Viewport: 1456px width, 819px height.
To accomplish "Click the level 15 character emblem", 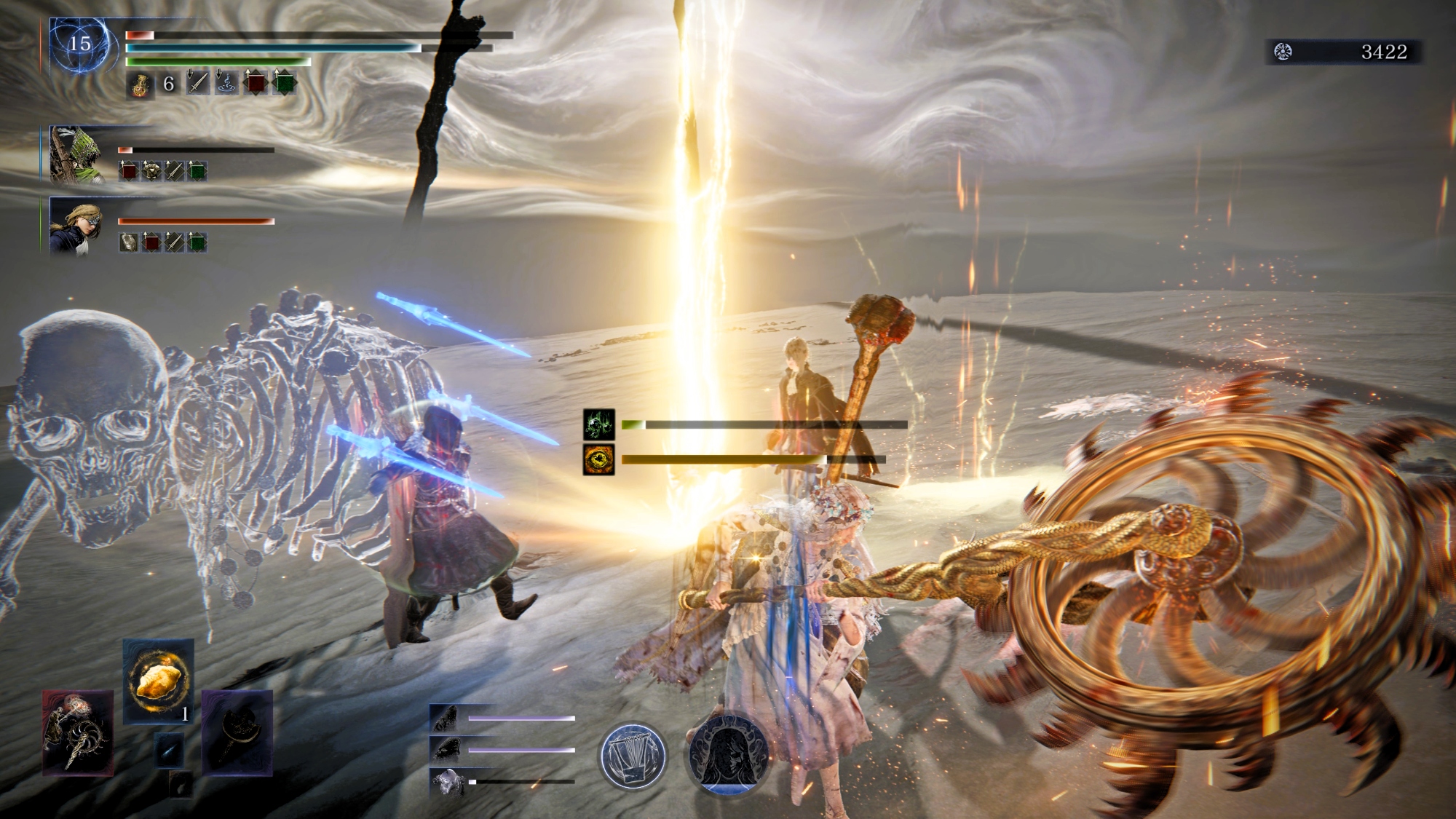I will pyautogui.click(x=80, y=45).
